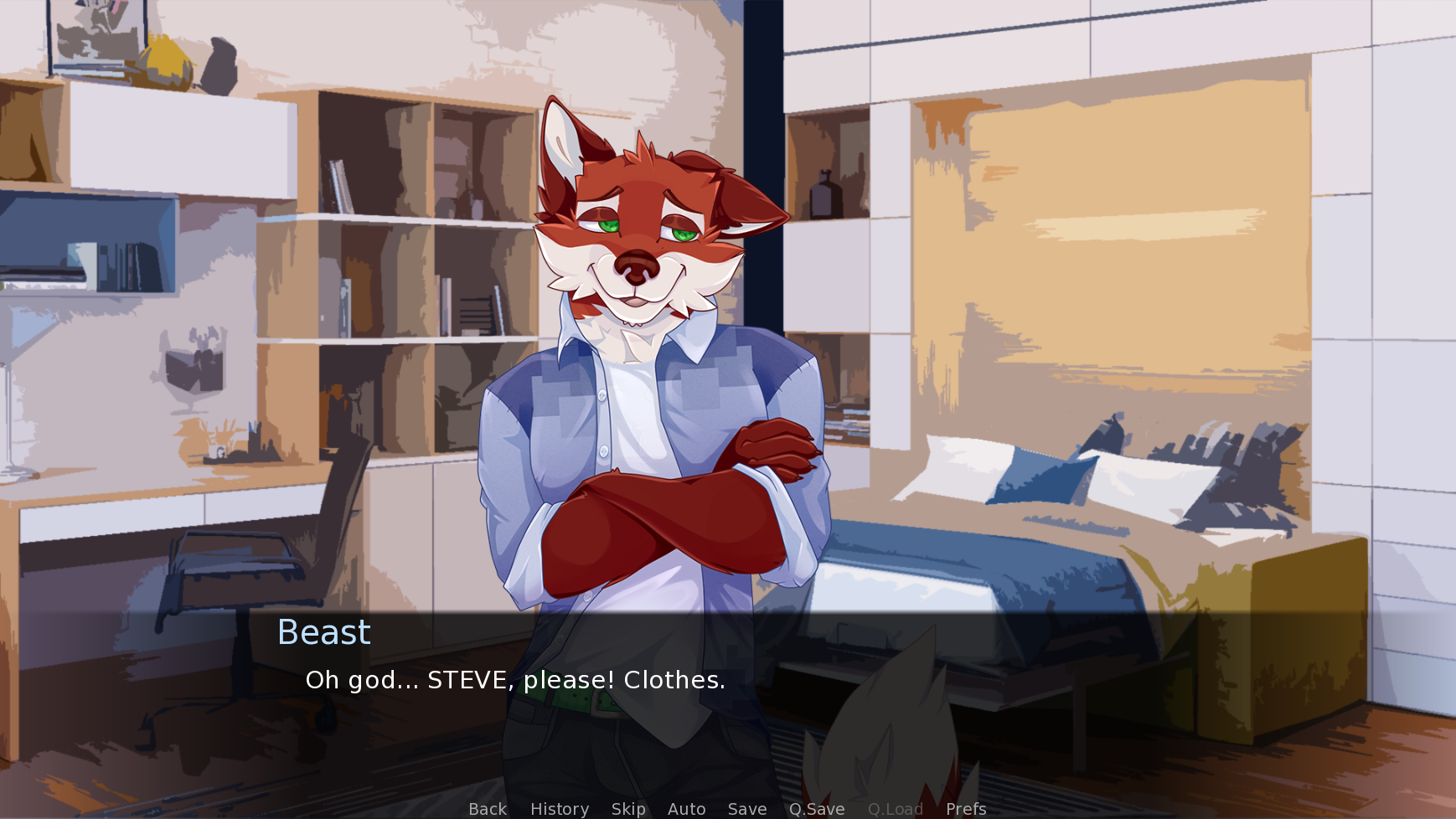
Task: Open the Prefs settings screen
Action: (966, 809)
